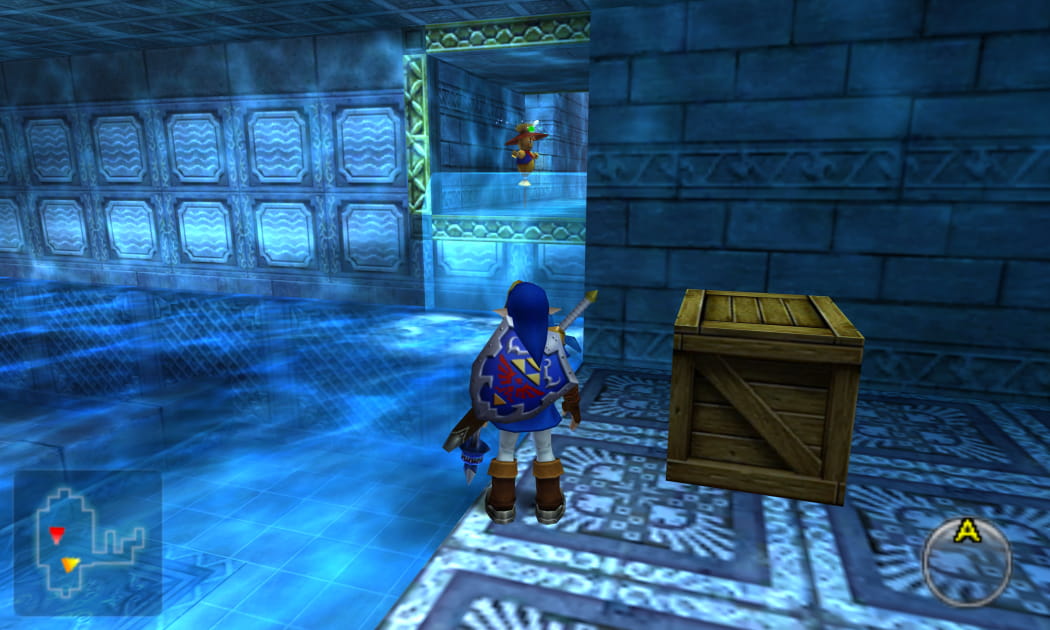The height and width of the screenshot is (630, 1050).
Task: Click the dungeon minimap
Action: 87,543
